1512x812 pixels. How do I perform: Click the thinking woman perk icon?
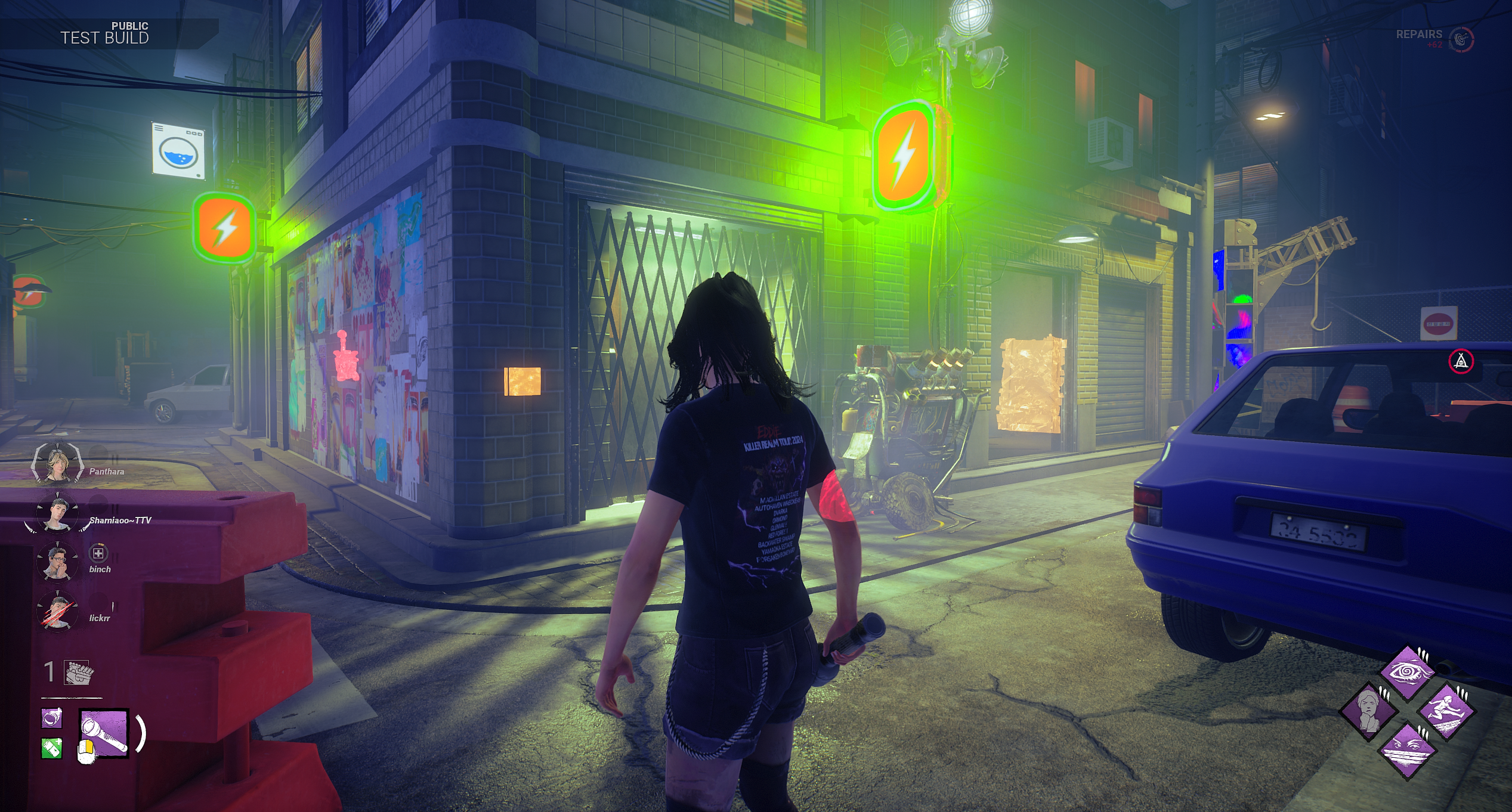pyautogui.click(x=1369, y=712)
